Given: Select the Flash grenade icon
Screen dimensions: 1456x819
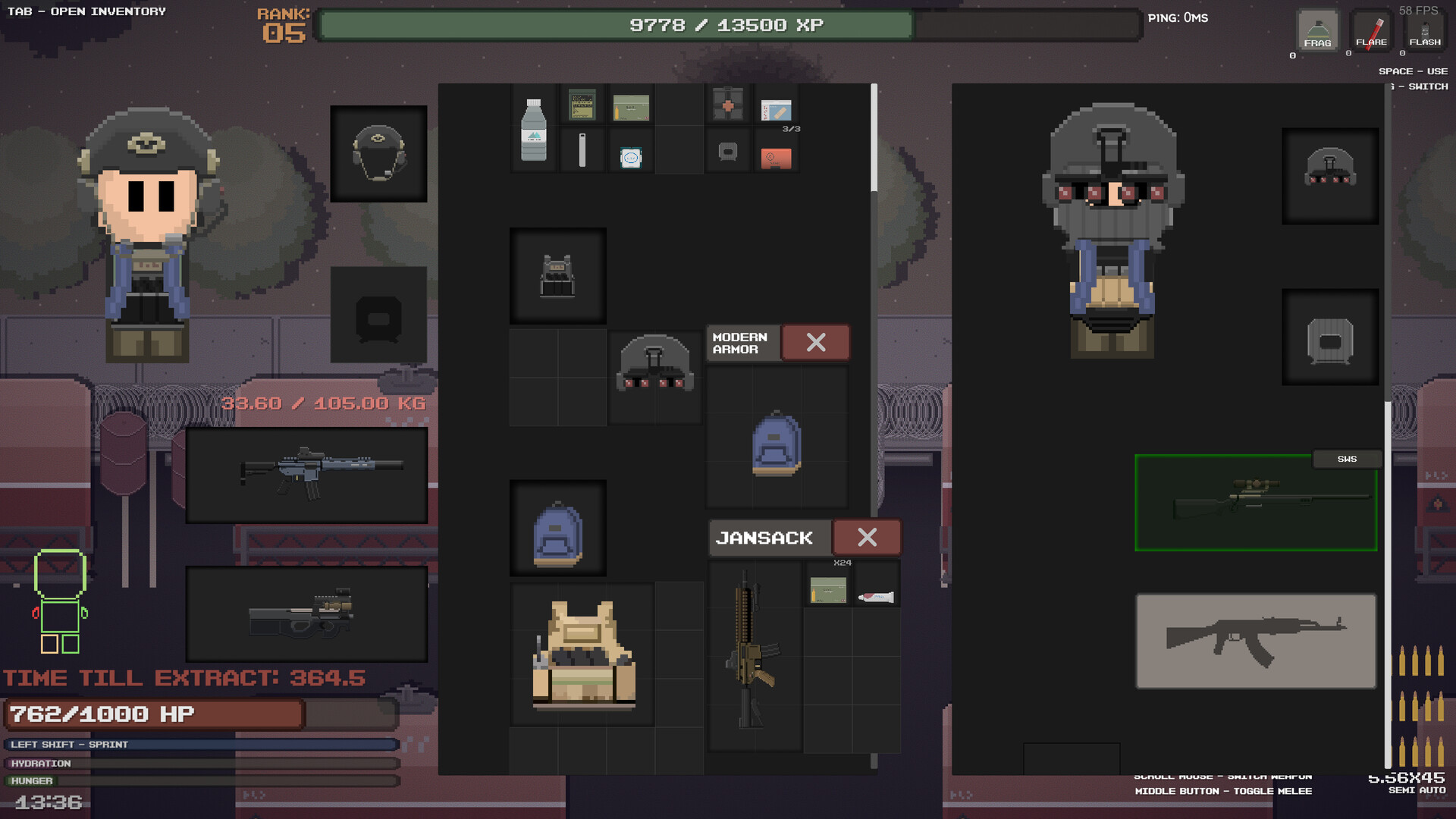Looking at the screenshot, I should pos(1424,32).
